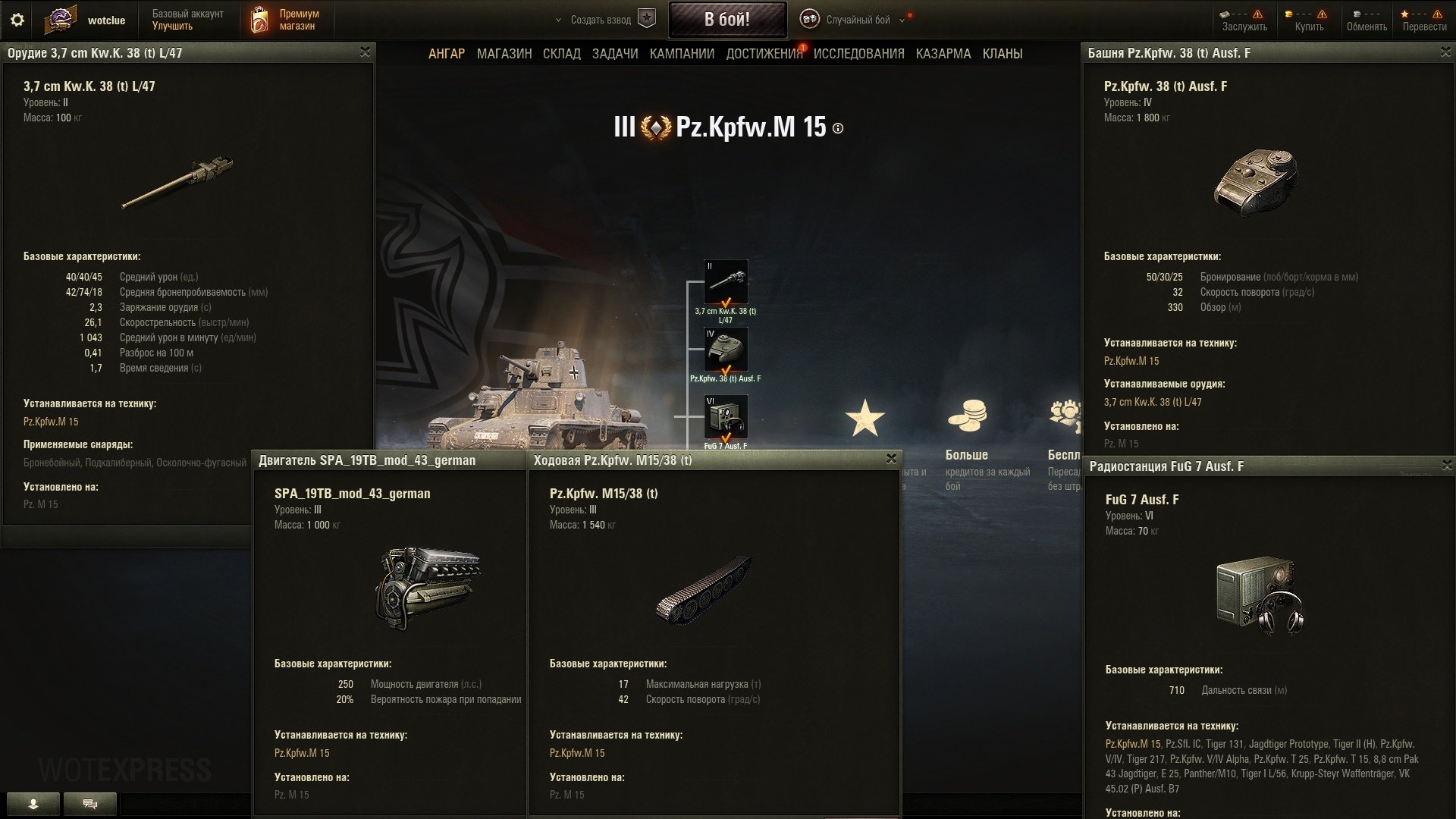Go to the ЗАДАЧИ tab
The width and height of the screenshot is (1456, 819).
(615, 54)
